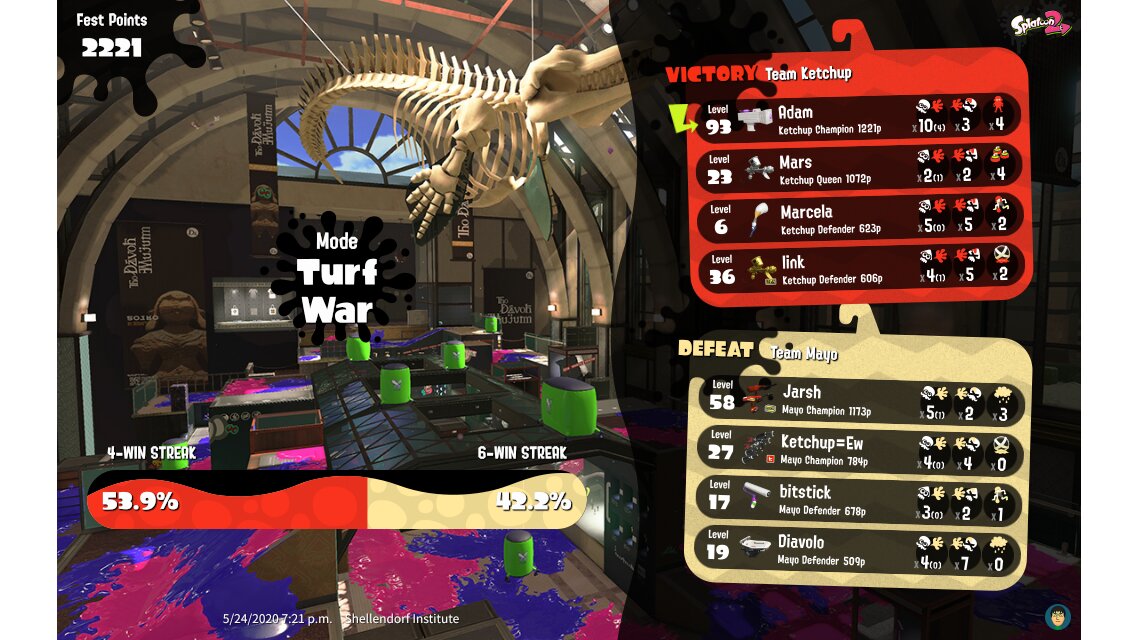Image resolution: width=1138 pixels, height=640 pixels.
Task: Choose Marcela's result row
Action: [861, 218]
